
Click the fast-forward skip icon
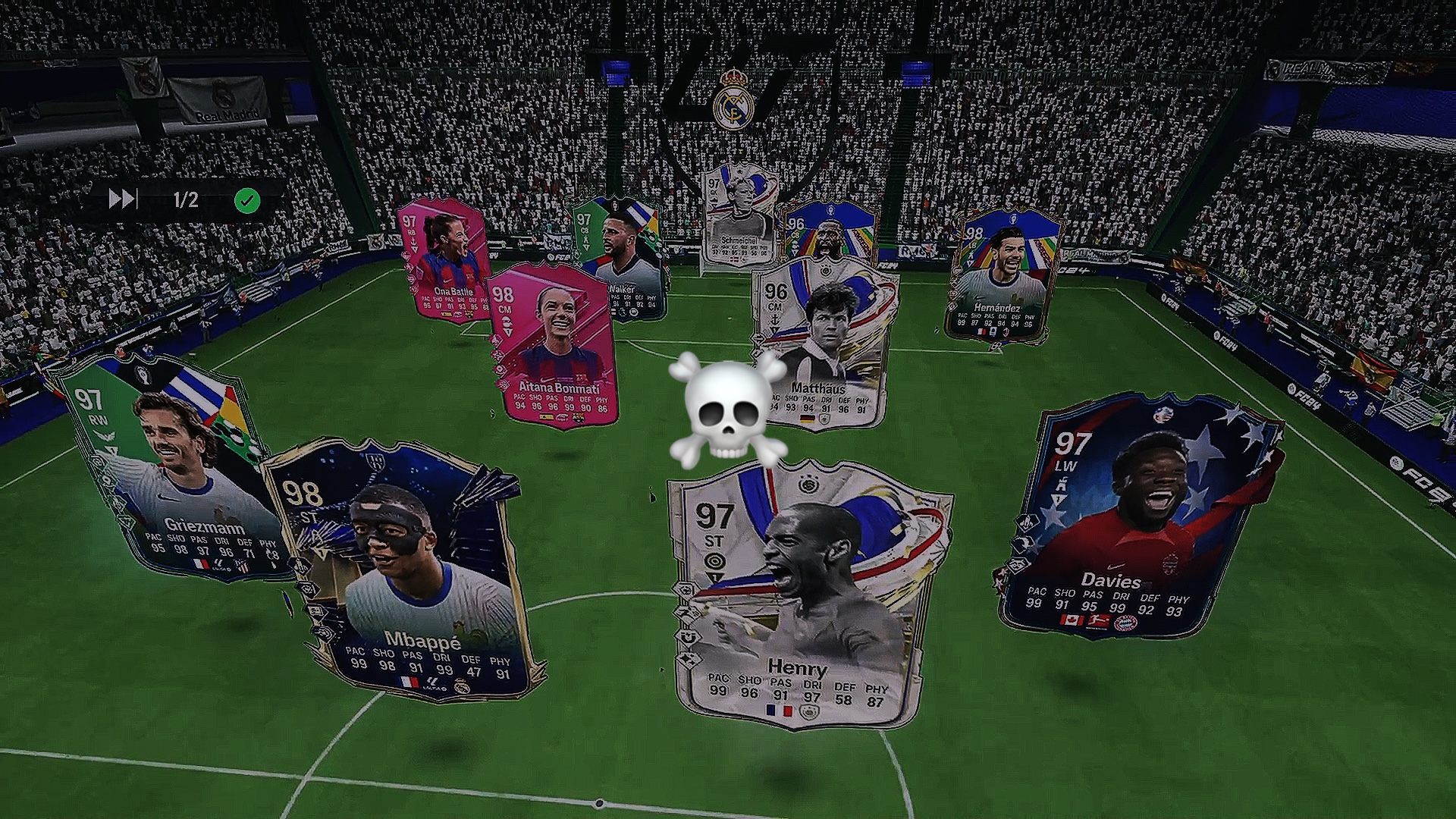pyautogui.click(x=122, y=199)
